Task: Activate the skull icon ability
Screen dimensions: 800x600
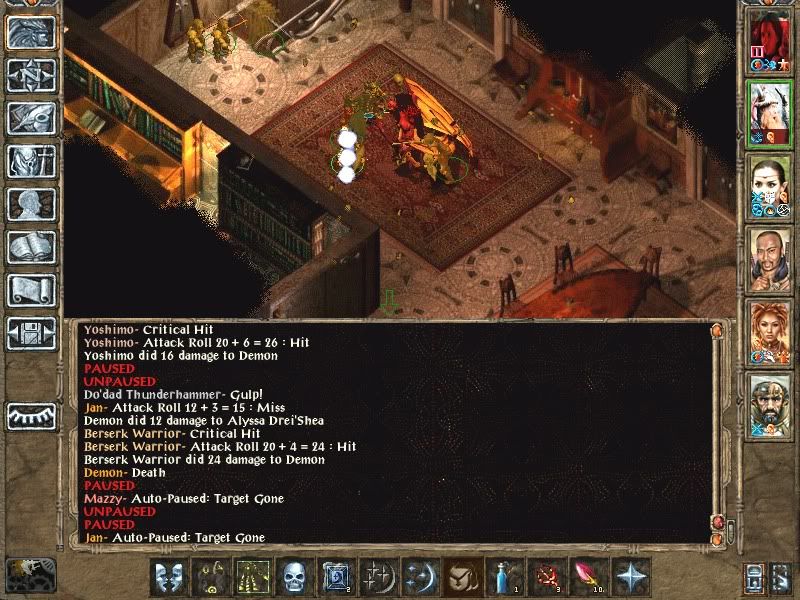Action: point(294,577)
